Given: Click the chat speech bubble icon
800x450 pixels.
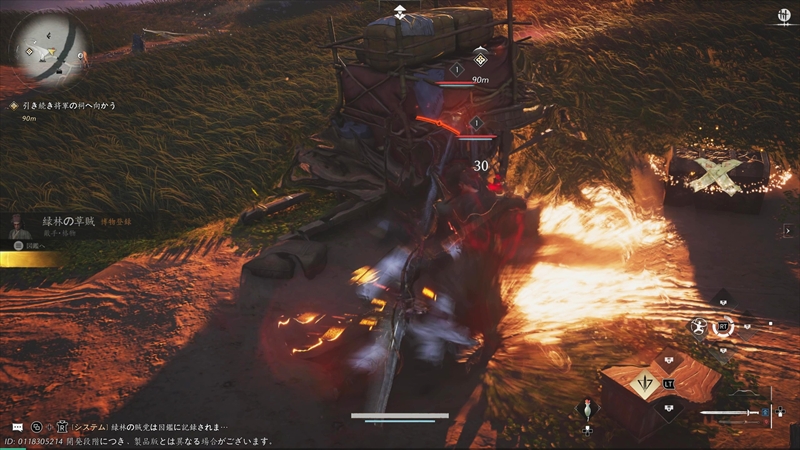Looking at the screenshot, I should [x=16, y=426].
